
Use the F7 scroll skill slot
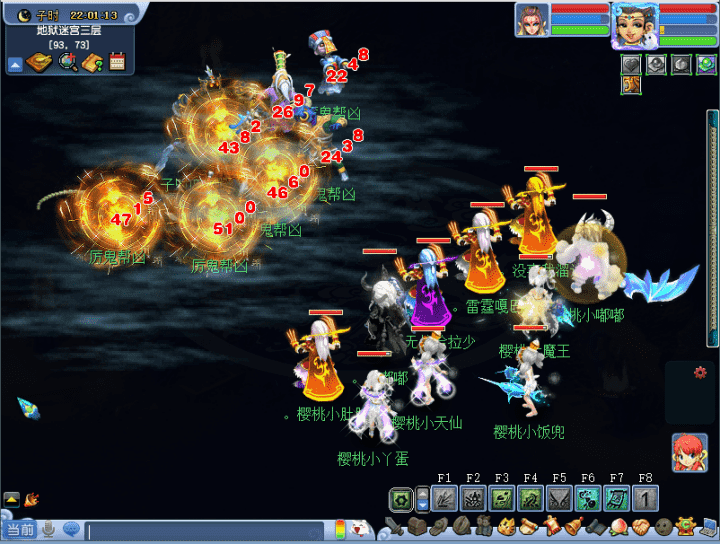(x=617, y=497)
